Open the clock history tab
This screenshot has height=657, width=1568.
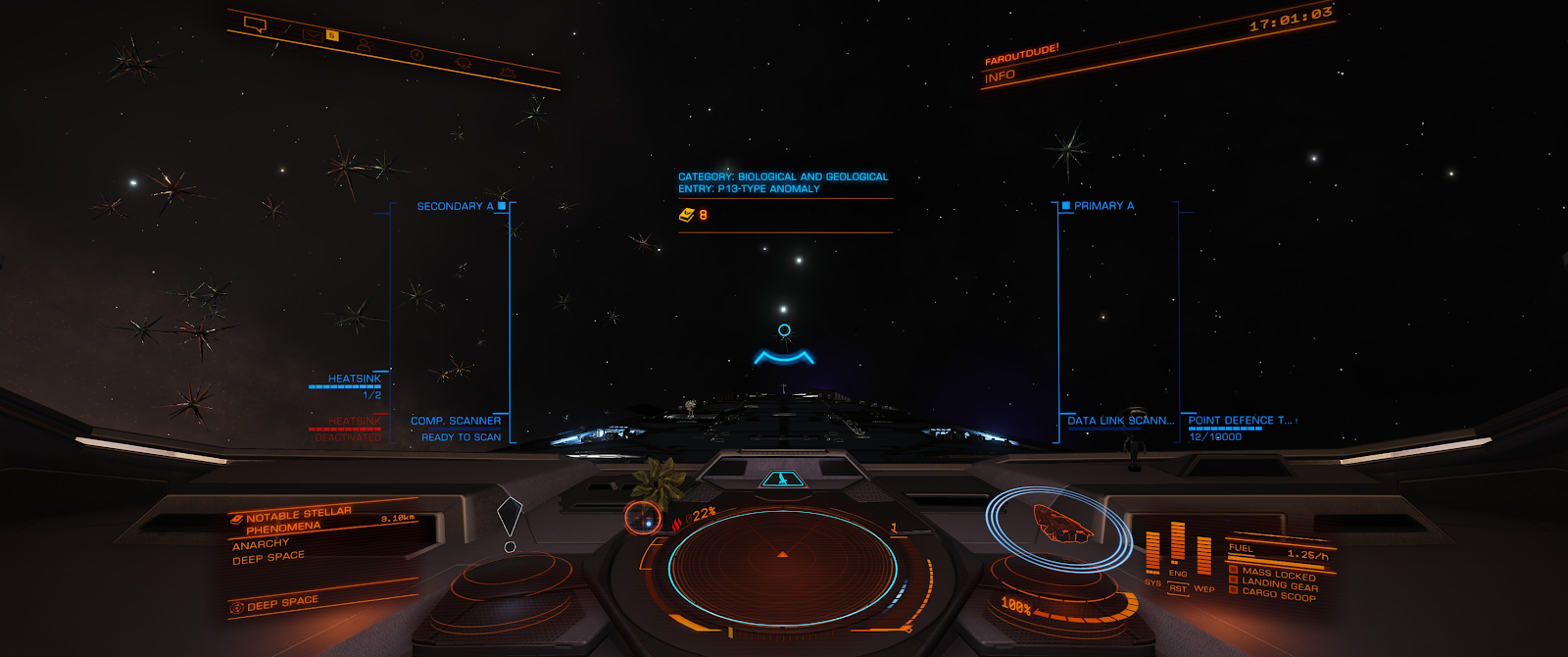coord(416,55)
